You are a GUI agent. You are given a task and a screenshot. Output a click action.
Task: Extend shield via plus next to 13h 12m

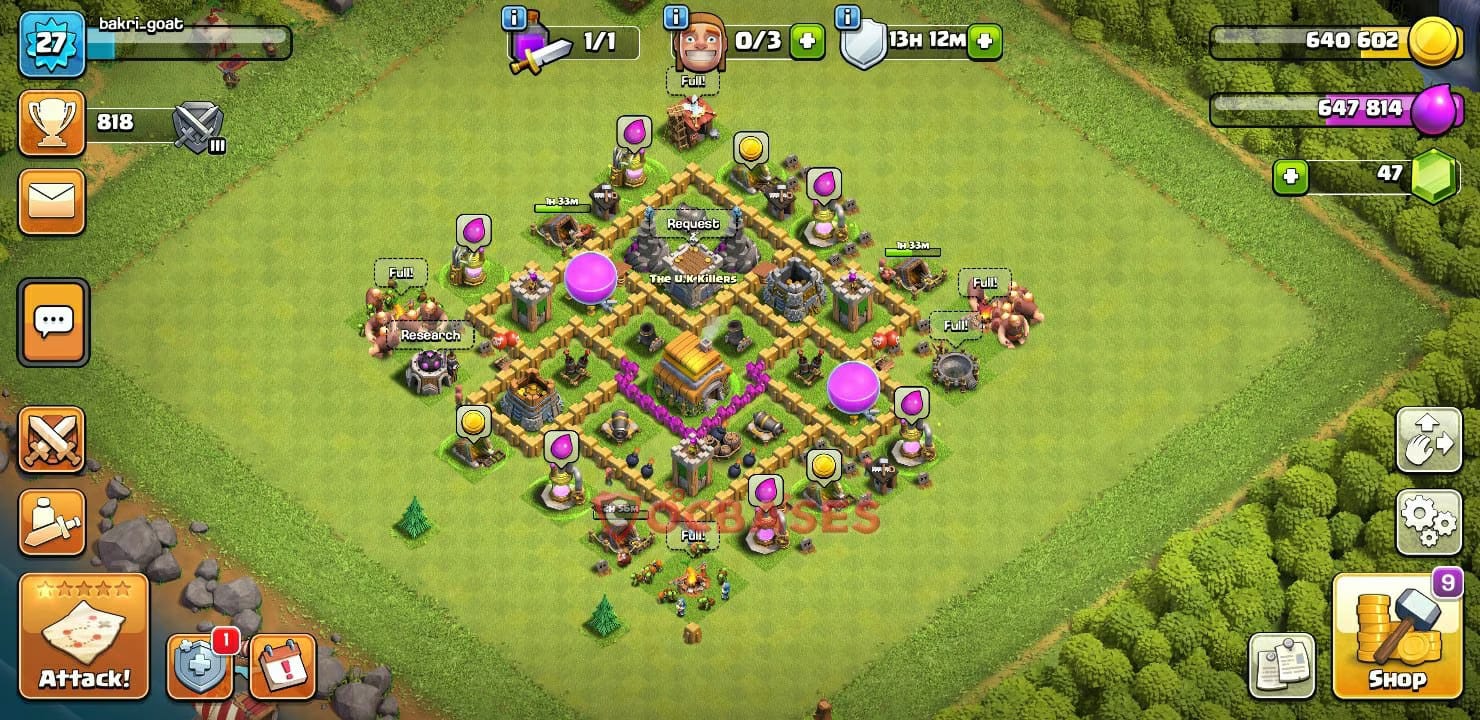pyautogui.click(x=985, y=42)
